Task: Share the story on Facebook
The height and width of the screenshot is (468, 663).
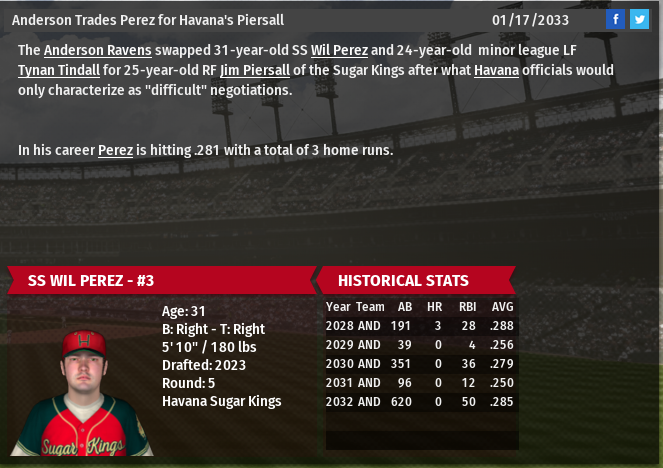Action: tap(616, 19)
